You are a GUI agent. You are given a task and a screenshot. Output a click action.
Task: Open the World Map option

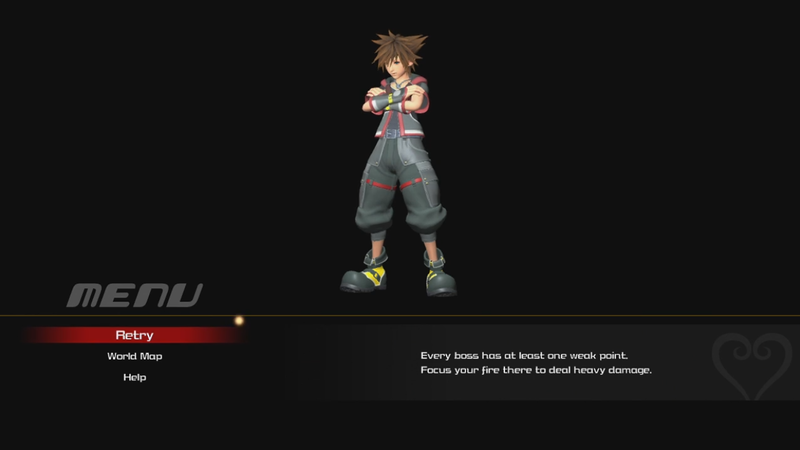[134, 356]
